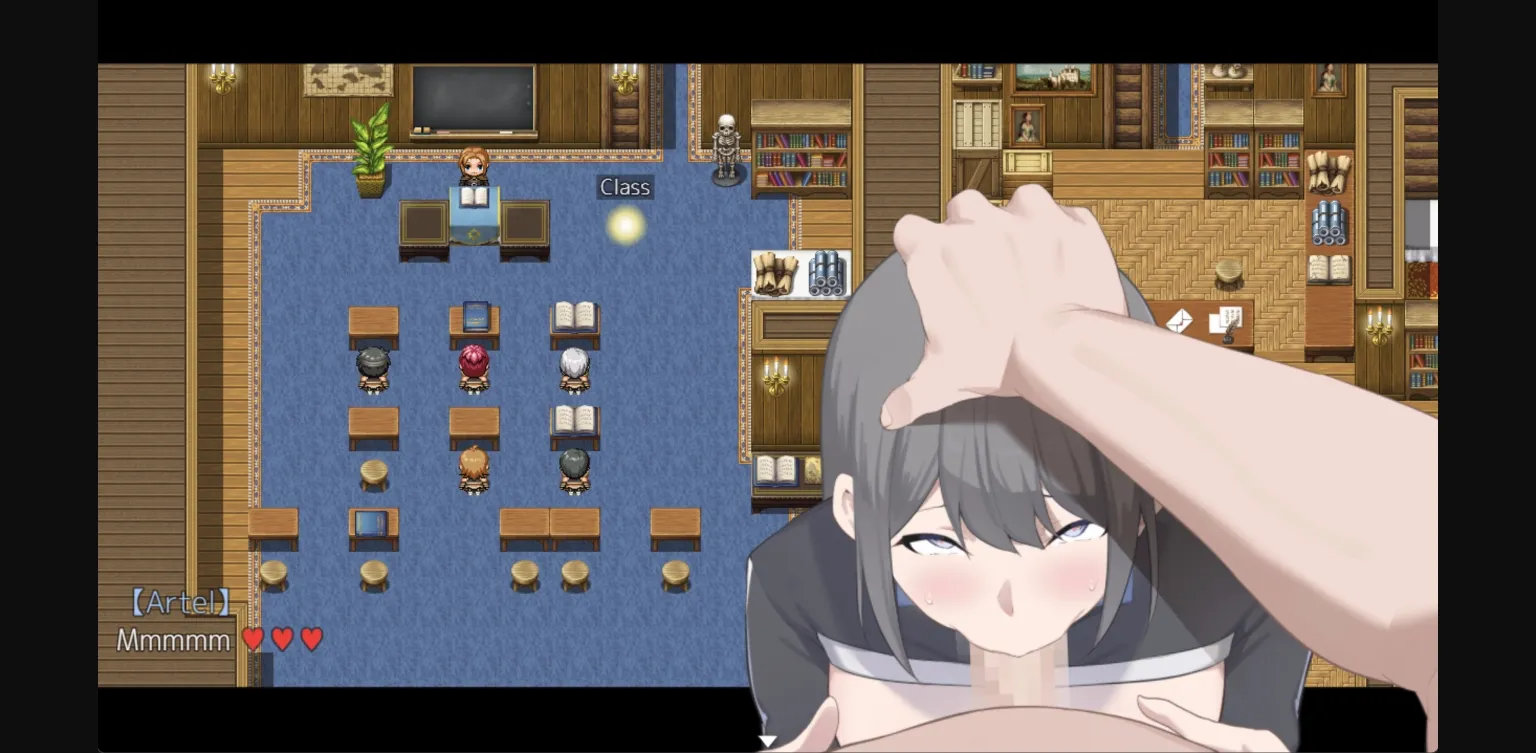Click the scroll pile on the shelf
The image size is (1536, 753).
click(775, 272)
